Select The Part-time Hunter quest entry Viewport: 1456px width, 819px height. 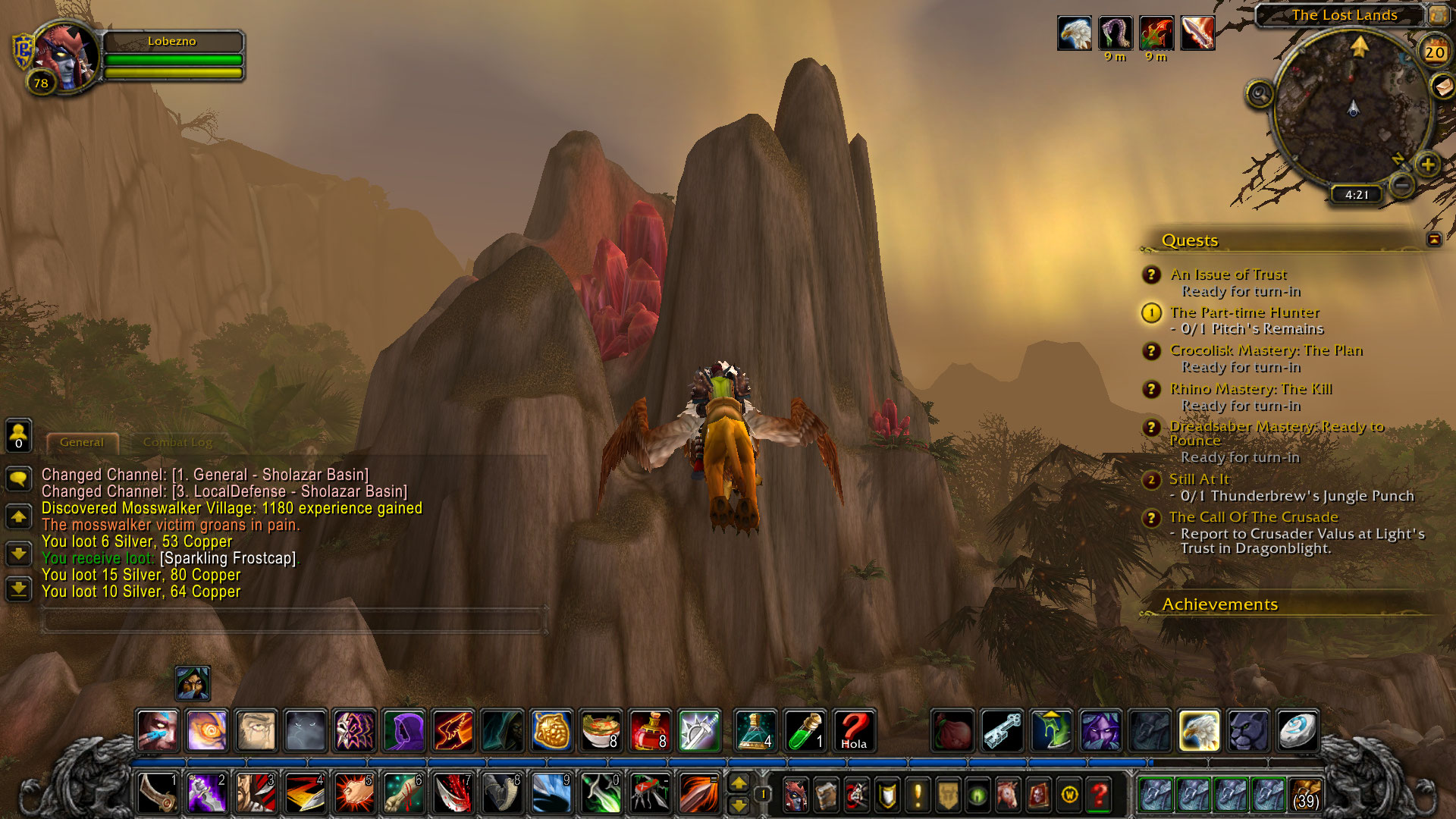[1244, 312]
